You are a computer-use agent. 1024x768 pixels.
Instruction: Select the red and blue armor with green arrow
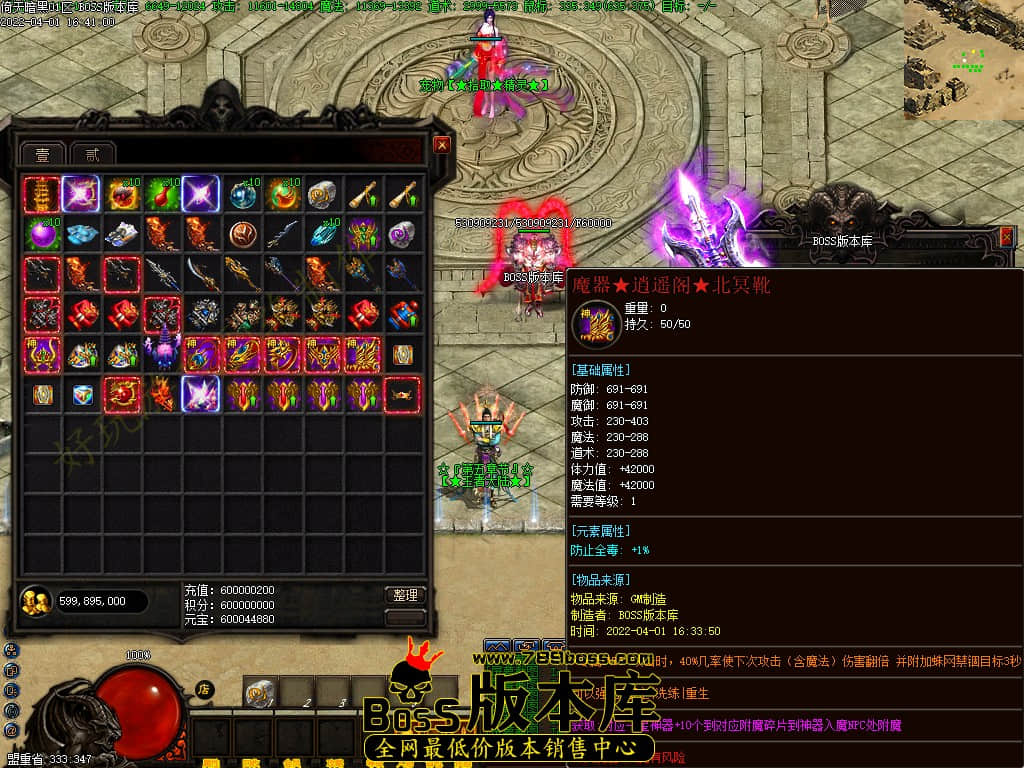click(402, 314)
